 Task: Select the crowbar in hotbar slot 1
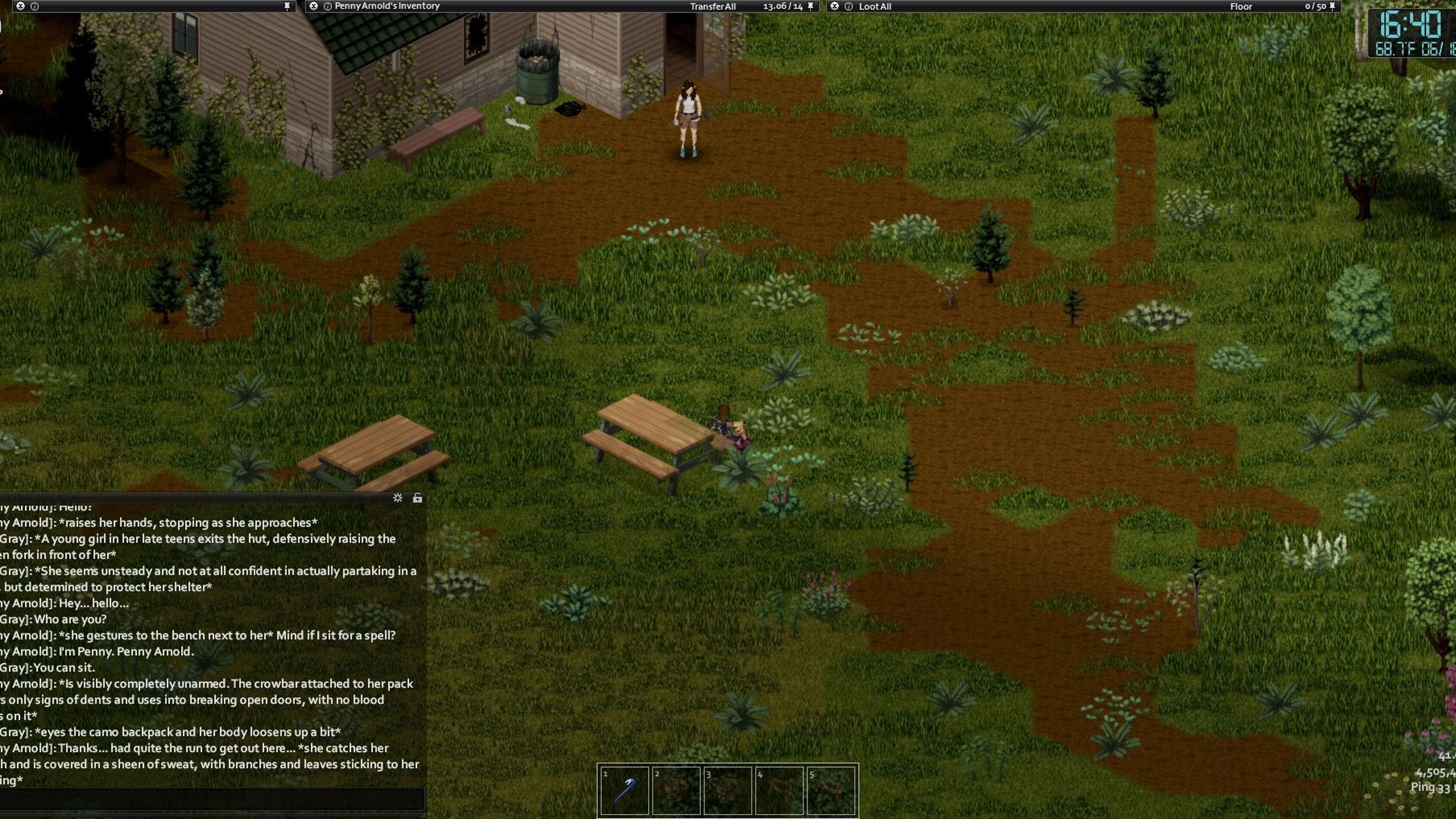tap(624, 790)
